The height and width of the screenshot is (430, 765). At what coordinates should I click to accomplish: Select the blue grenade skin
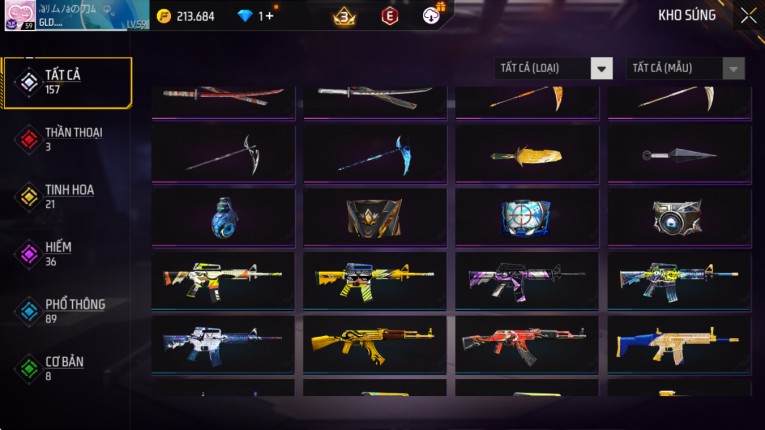point(223,216)
